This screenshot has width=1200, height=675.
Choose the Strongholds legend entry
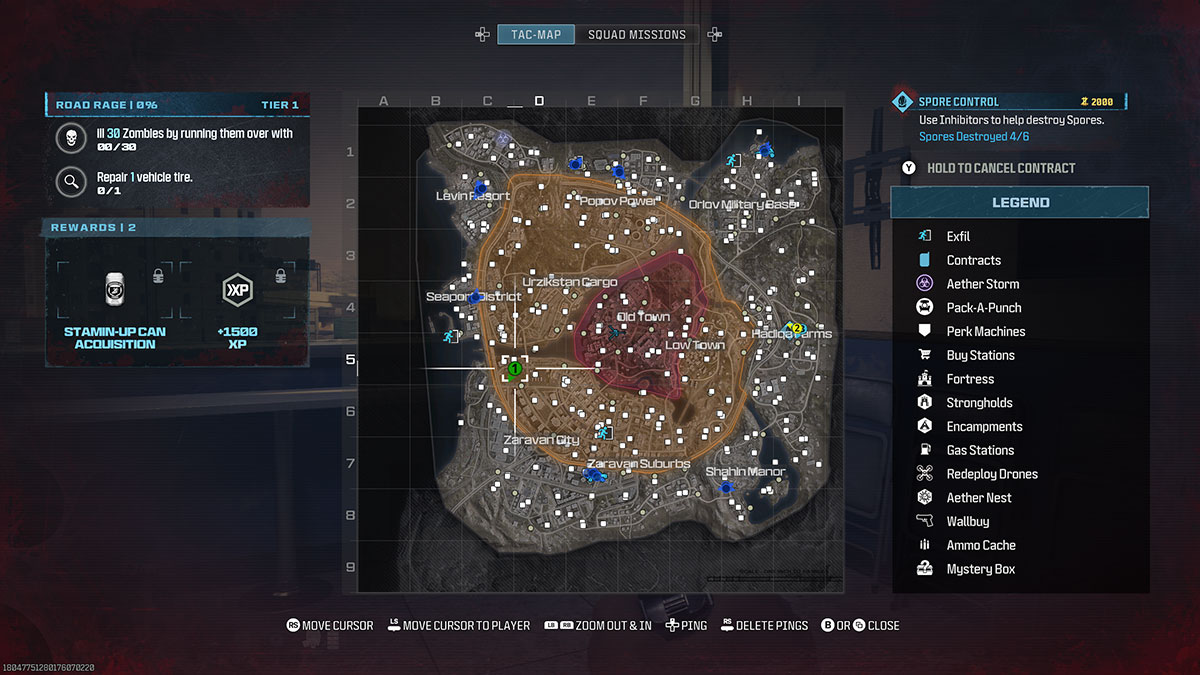tap(979, 403)
